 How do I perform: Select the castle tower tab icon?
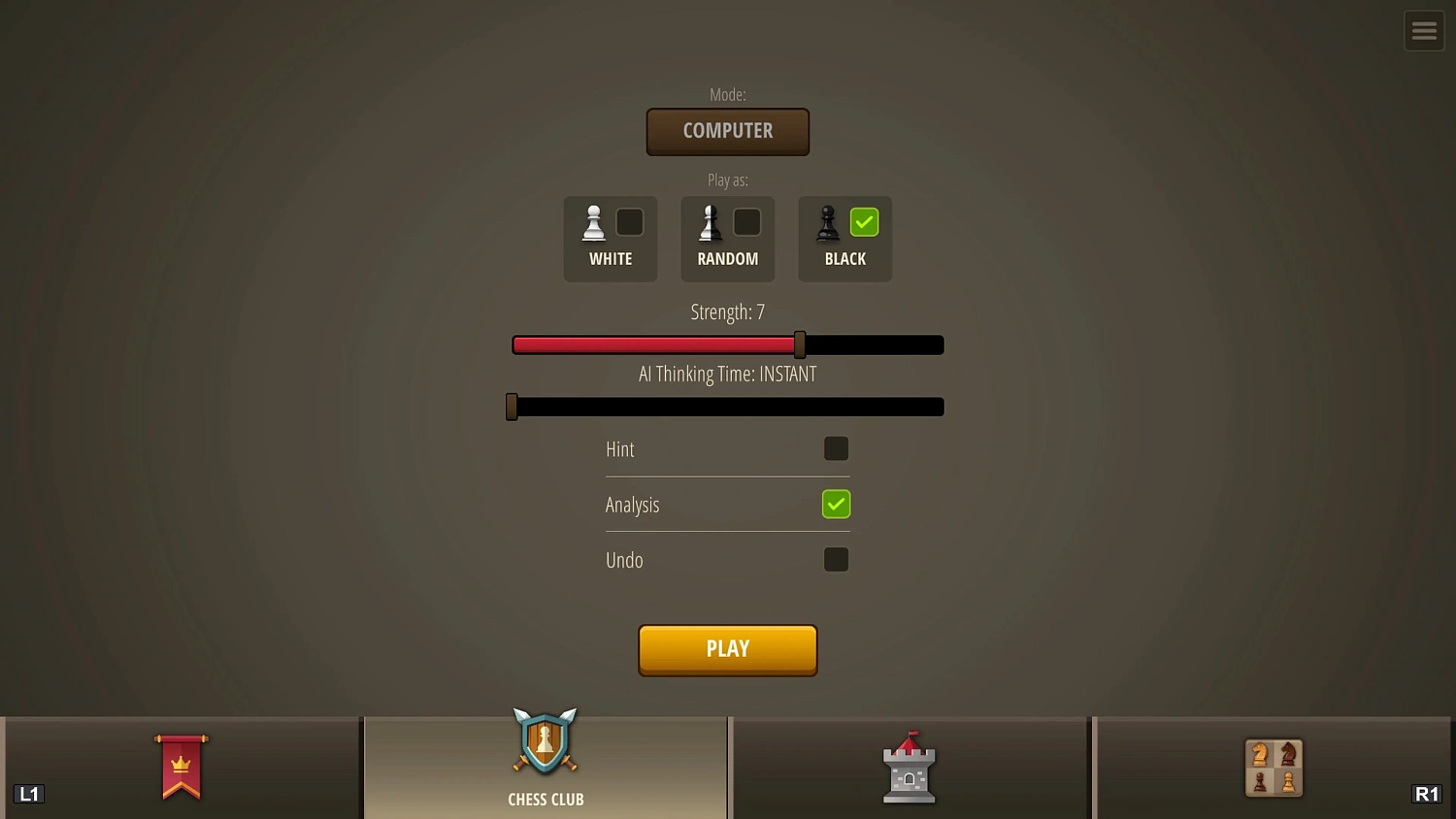pyautogui.click(x=909, y=768)
